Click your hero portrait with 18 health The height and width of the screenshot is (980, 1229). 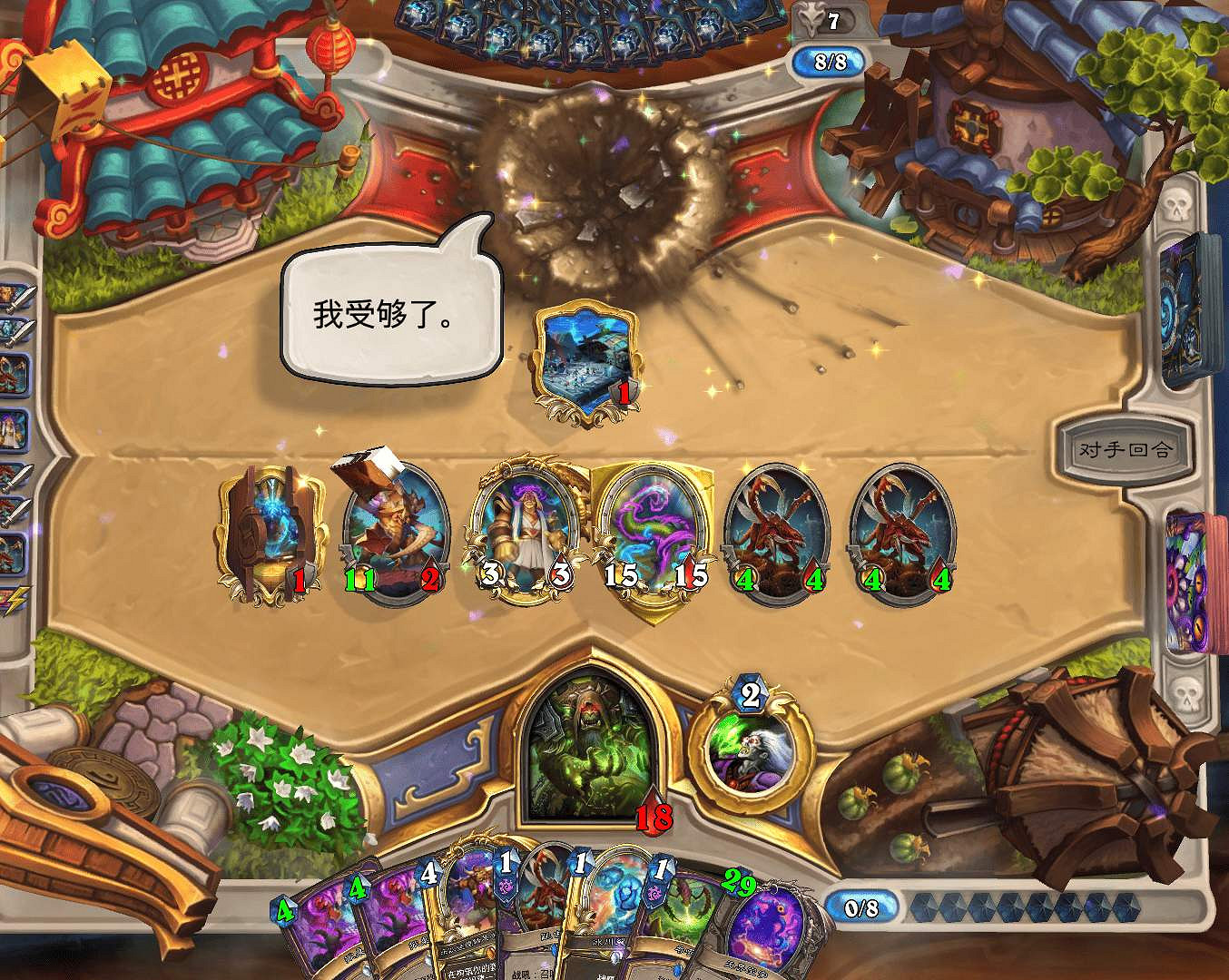tap(590, 753)
